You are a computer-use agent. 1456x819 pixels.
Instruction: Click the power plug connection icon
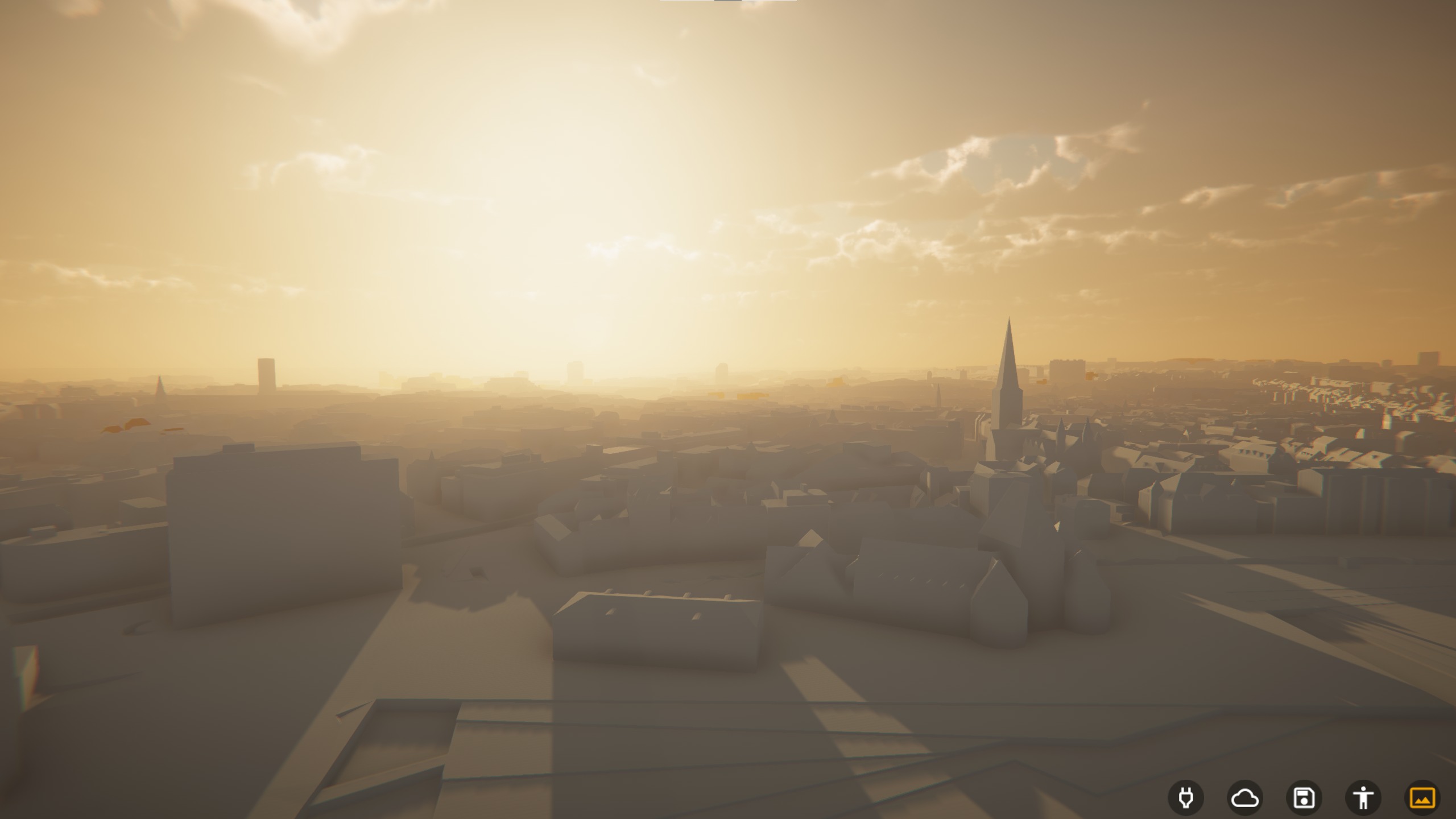click(1186, 798)
